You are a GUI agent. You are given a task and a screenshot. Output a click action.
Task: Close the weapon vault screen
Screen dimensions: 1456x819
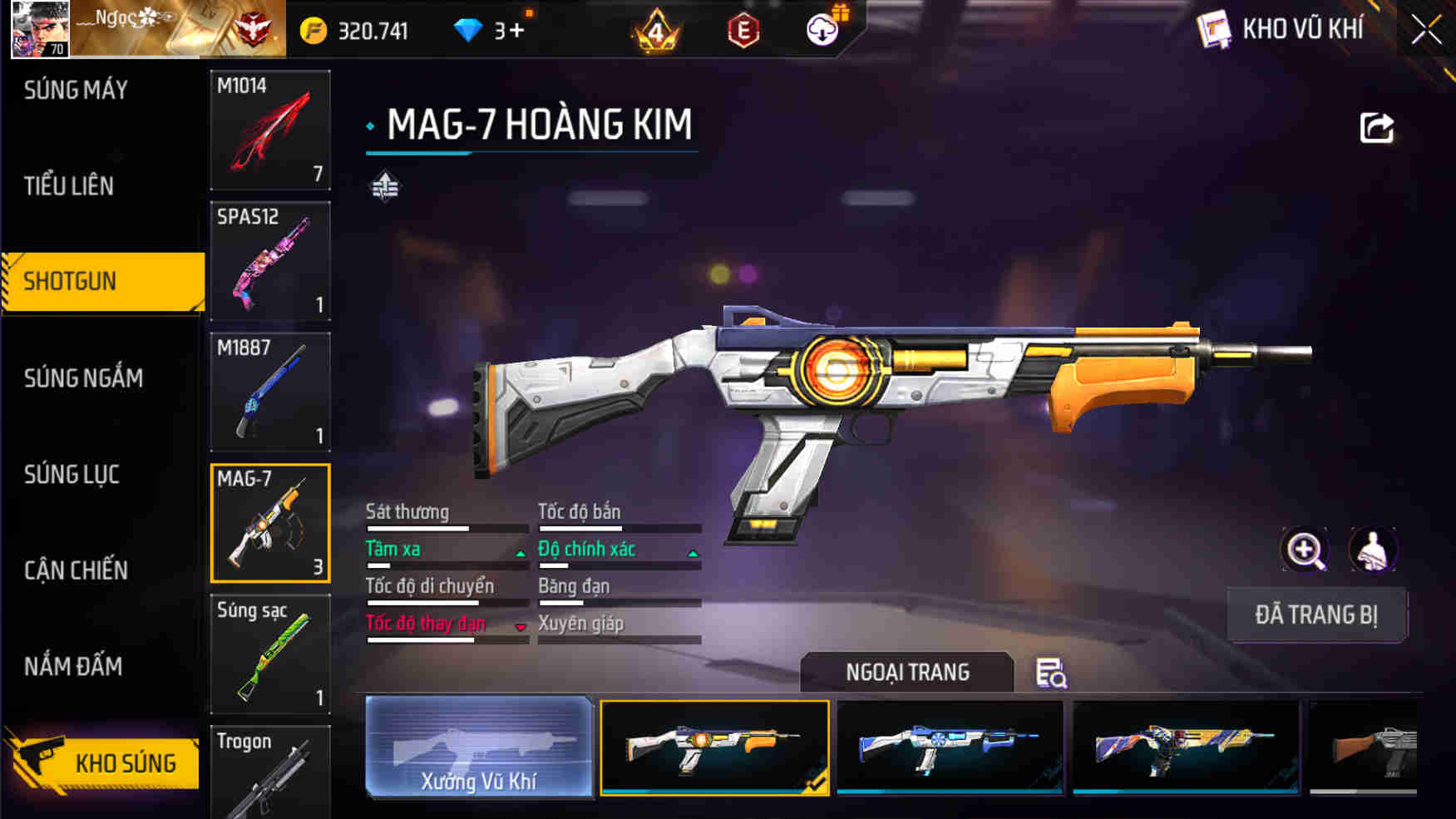(x=1426, y=31)
